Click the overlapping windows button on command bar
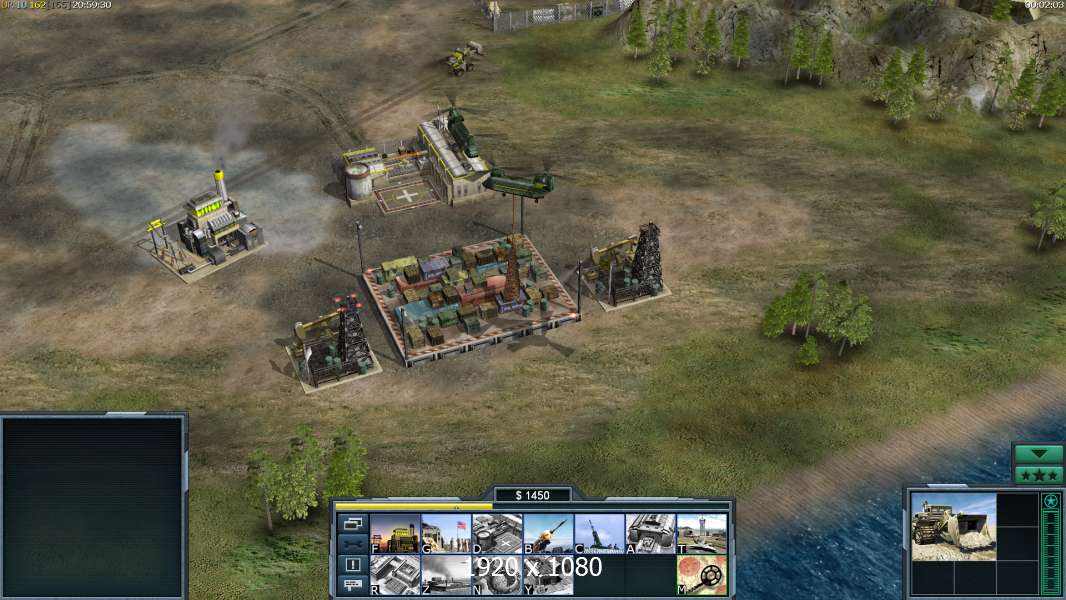This screenshot has width=1066, height=600. [352, 523]
